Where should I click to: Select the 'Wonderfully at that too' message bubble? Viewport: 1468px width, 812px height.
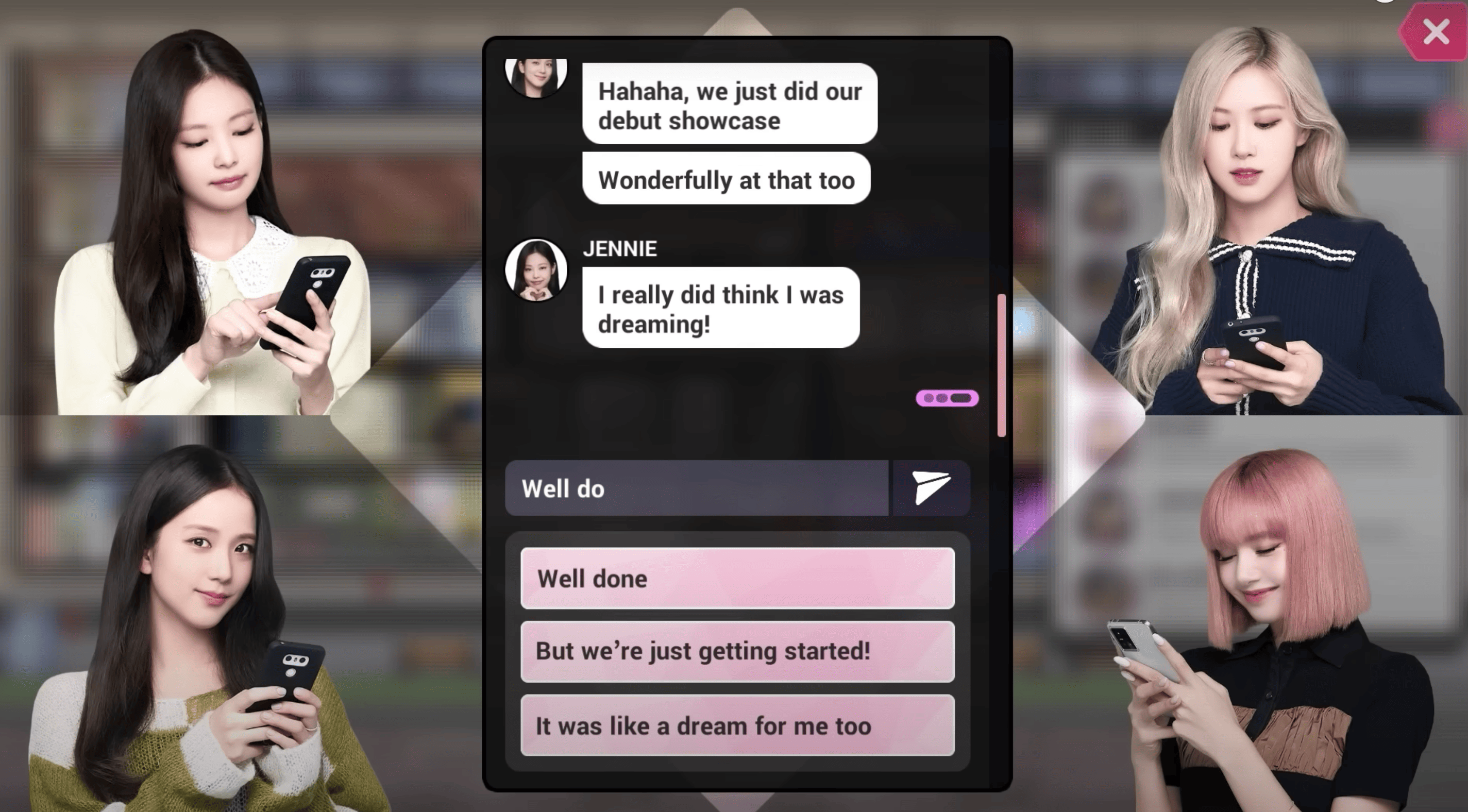click(x=726, y=179)
